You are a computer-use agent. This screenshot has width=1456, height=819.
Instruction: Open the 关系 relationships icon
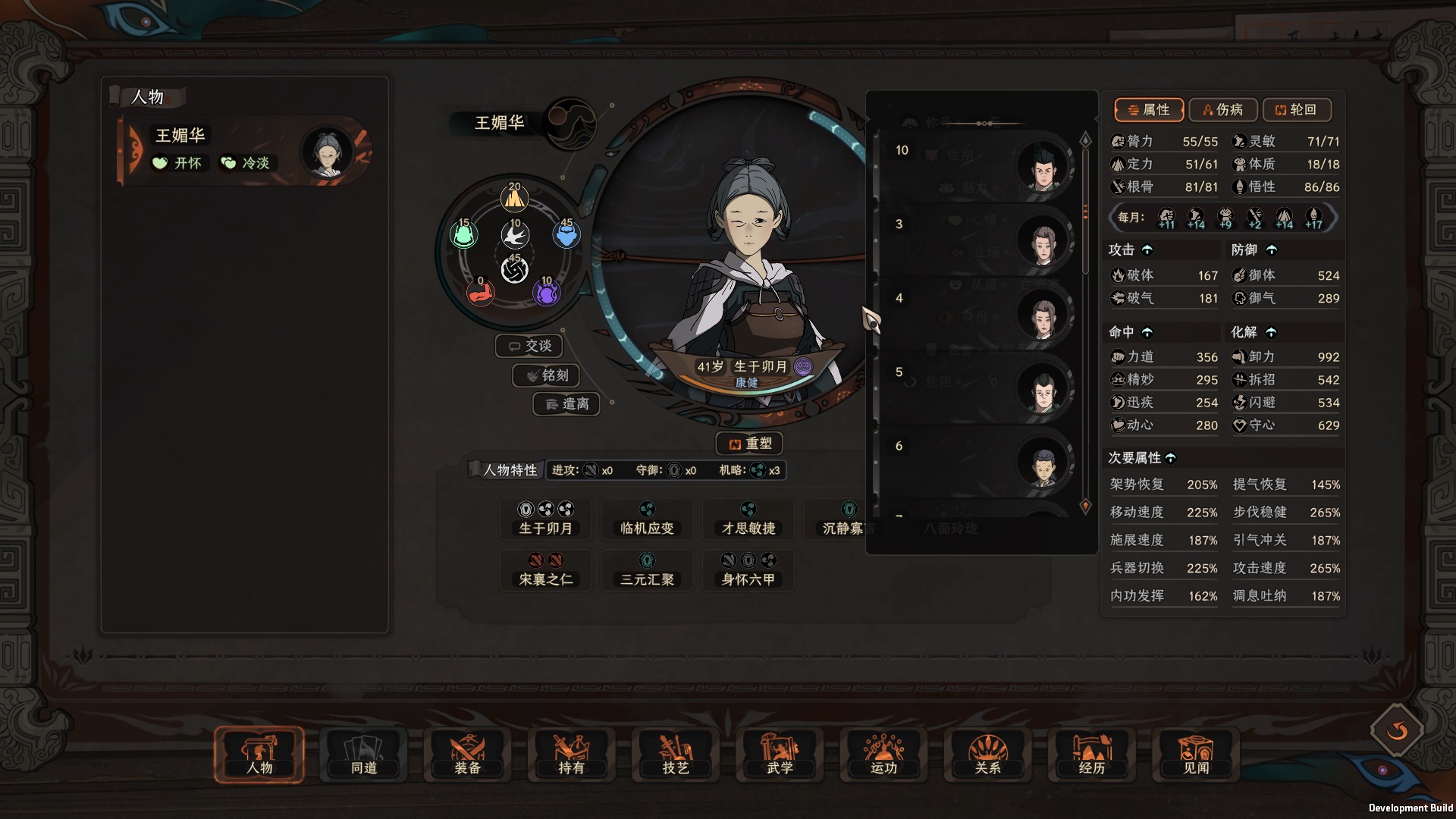click(987, 755)
